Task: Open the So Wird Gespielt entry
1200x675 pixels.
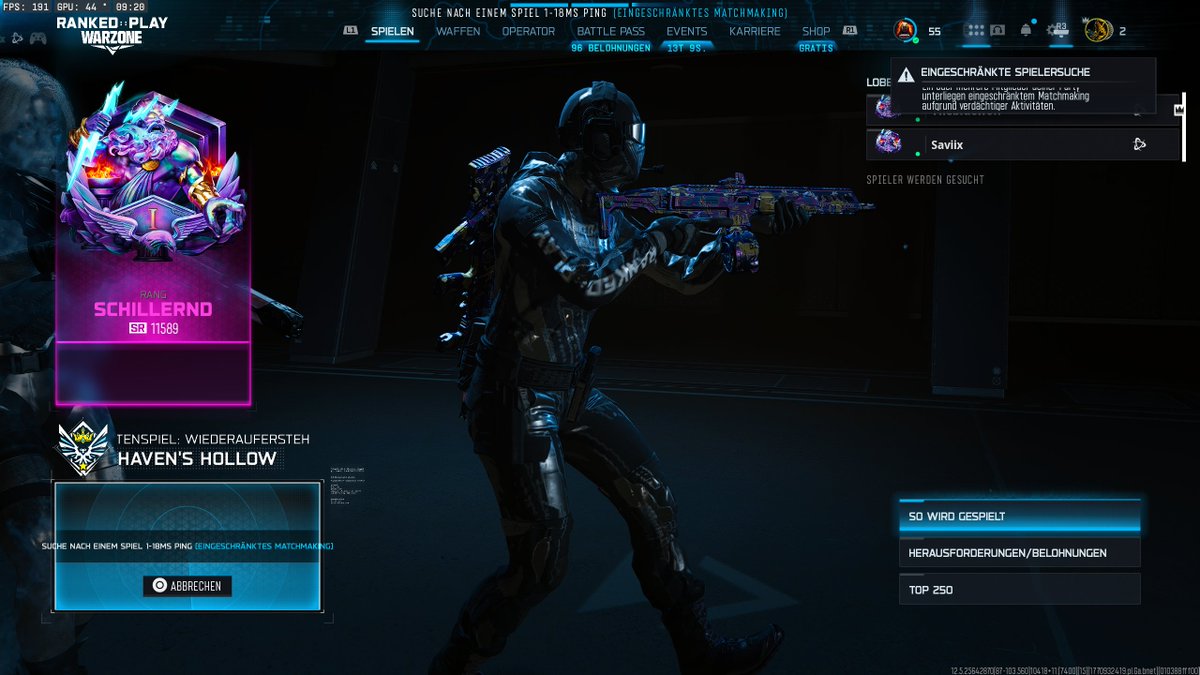Action: (x=1019, y=517)
